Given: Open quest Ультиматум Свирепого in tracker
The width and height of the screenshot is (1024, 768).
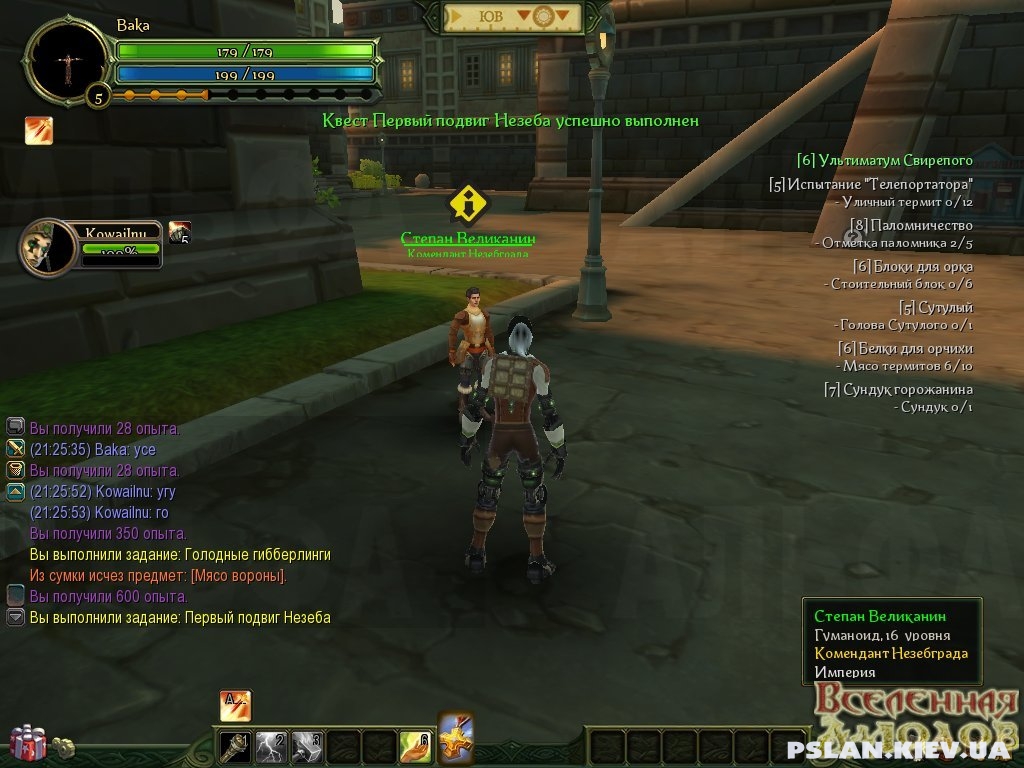Looking at the screenshot, I should tap(885, 160).
